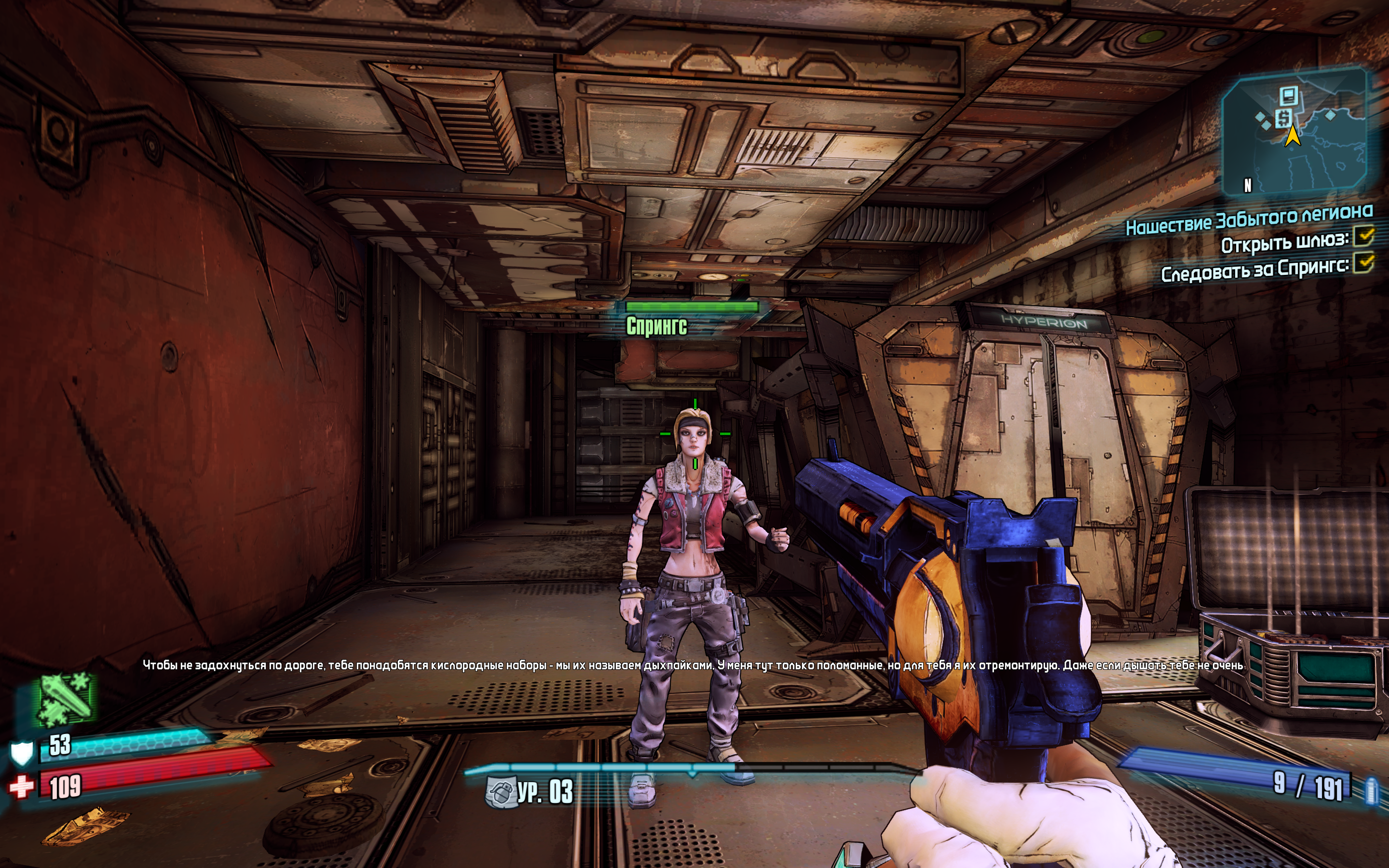Image resolution: width=1389 pixels, height=868 pixels.
Task: Click the minimap in the corner
Action: coord(1294,133)
